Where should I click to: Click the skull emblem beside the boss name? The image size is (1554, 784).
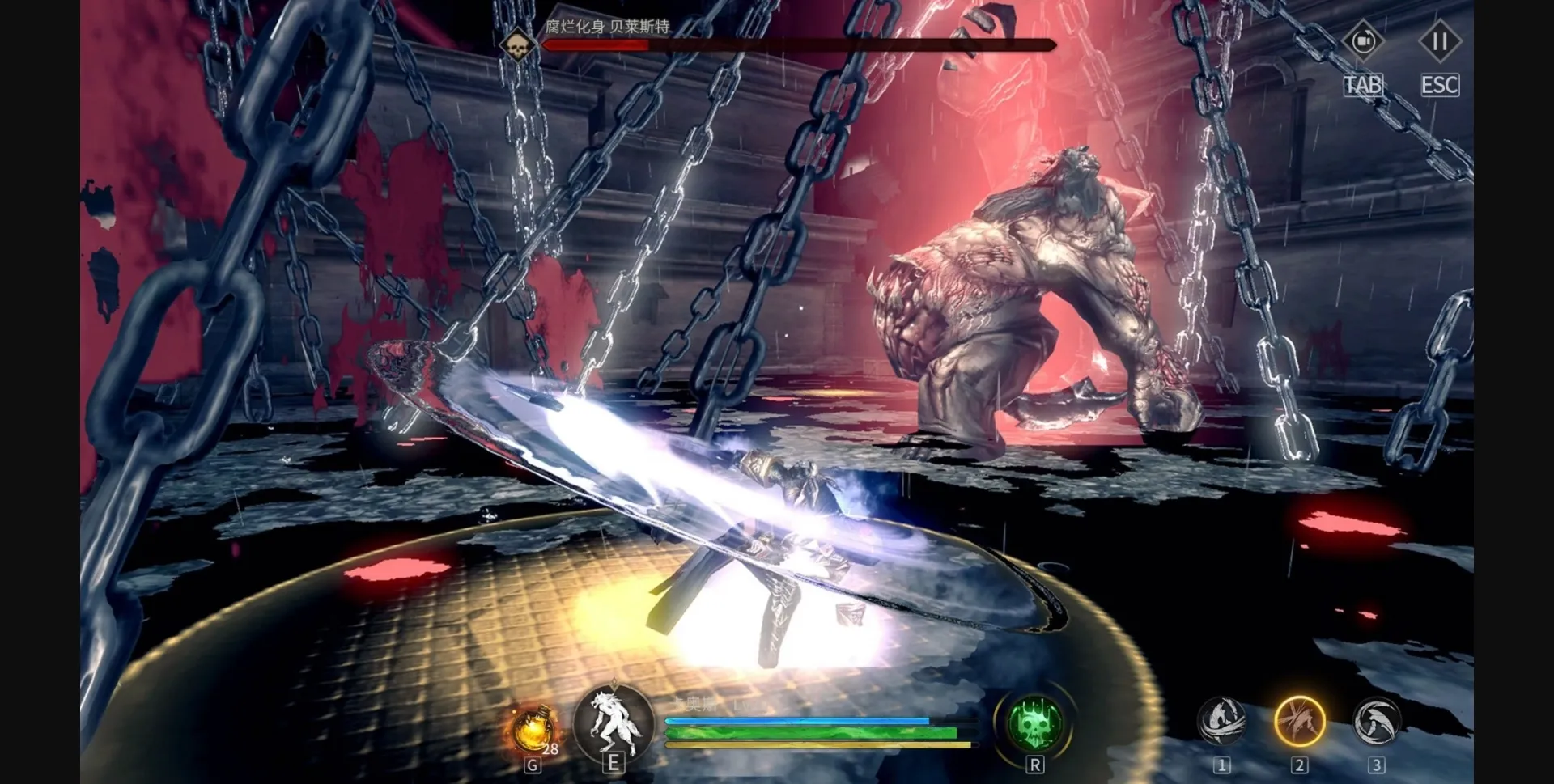pos(516,46)
